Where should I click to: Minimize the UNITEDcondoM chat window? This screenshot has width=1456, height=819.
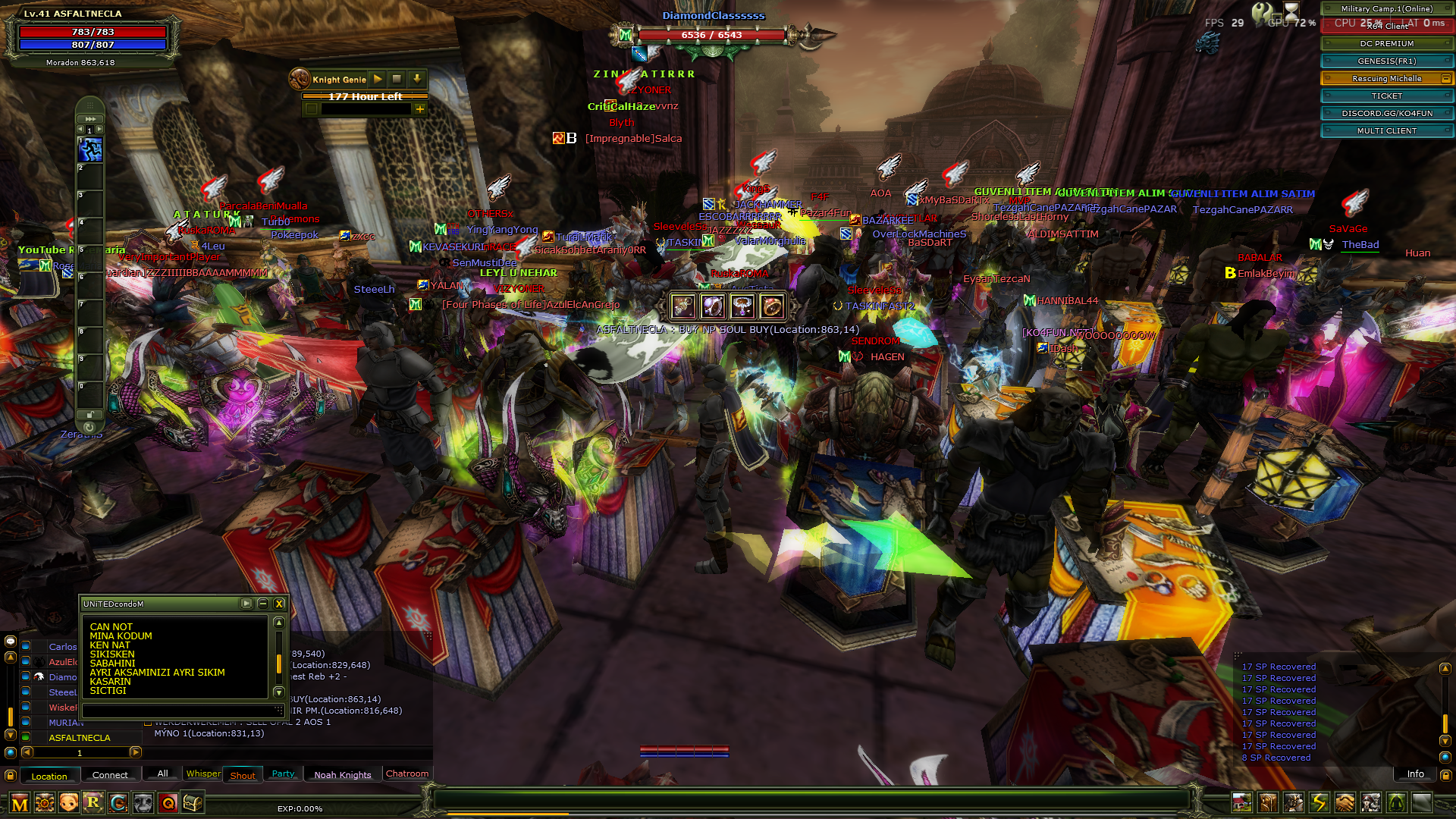click(x=263, y=604)
